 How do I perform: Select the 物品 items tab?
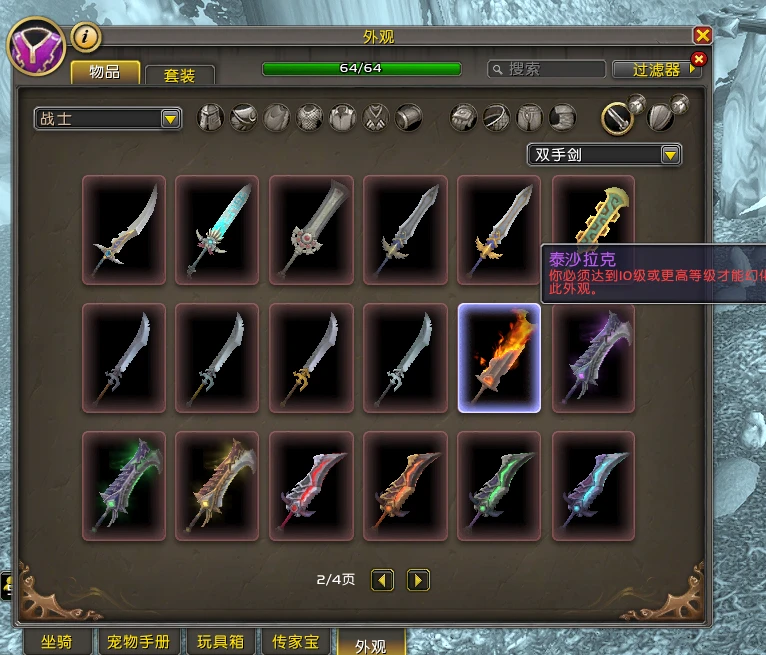click(x=105, y=72)
